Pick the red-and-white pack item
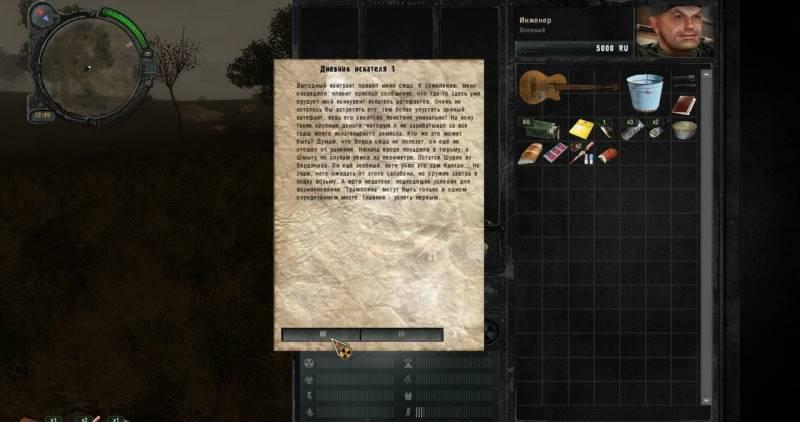Viewport: 800px width, 422px height. coord(556,153)
